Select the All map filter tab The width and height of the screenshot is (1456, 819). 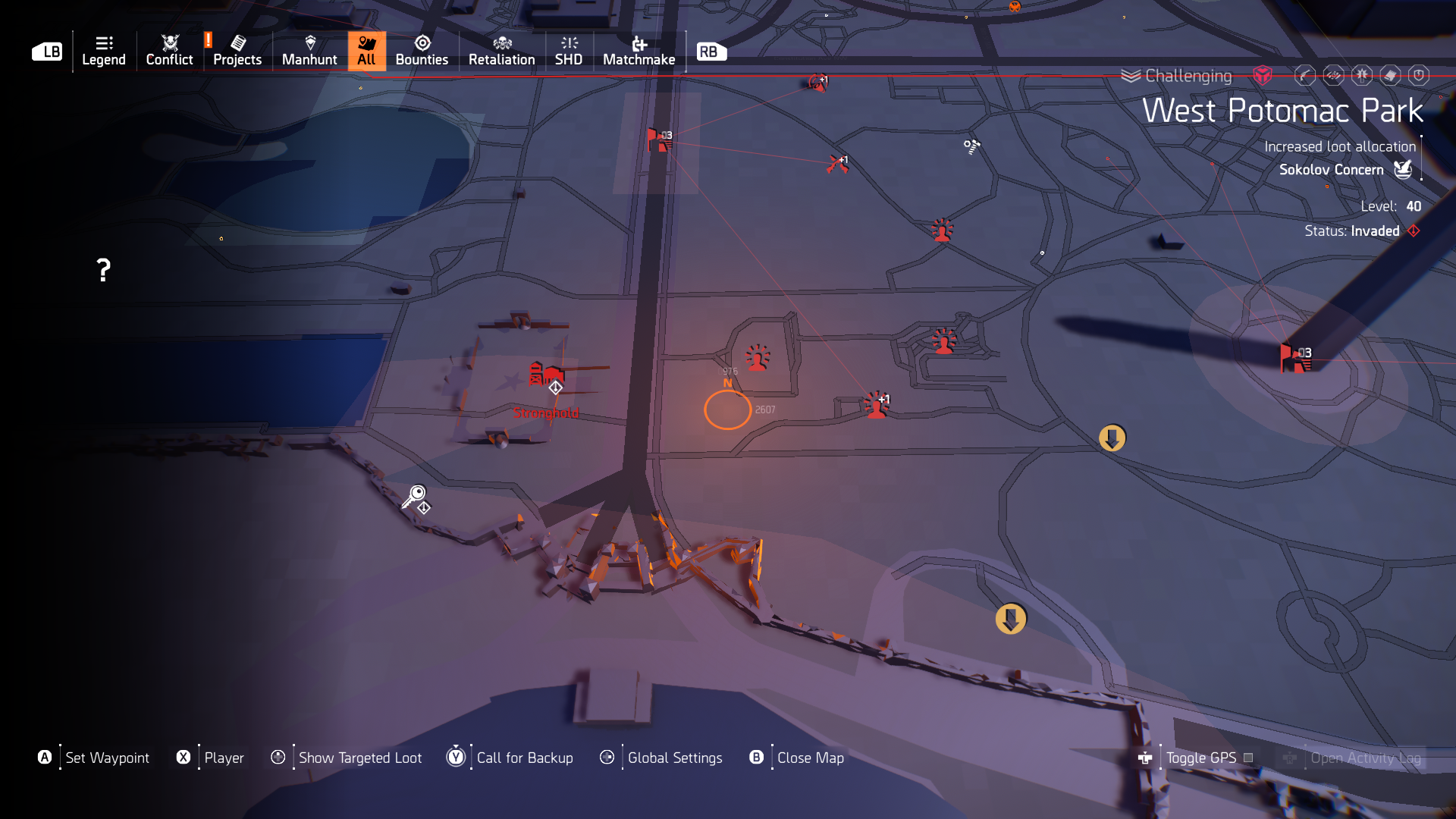tap(367, 51)
